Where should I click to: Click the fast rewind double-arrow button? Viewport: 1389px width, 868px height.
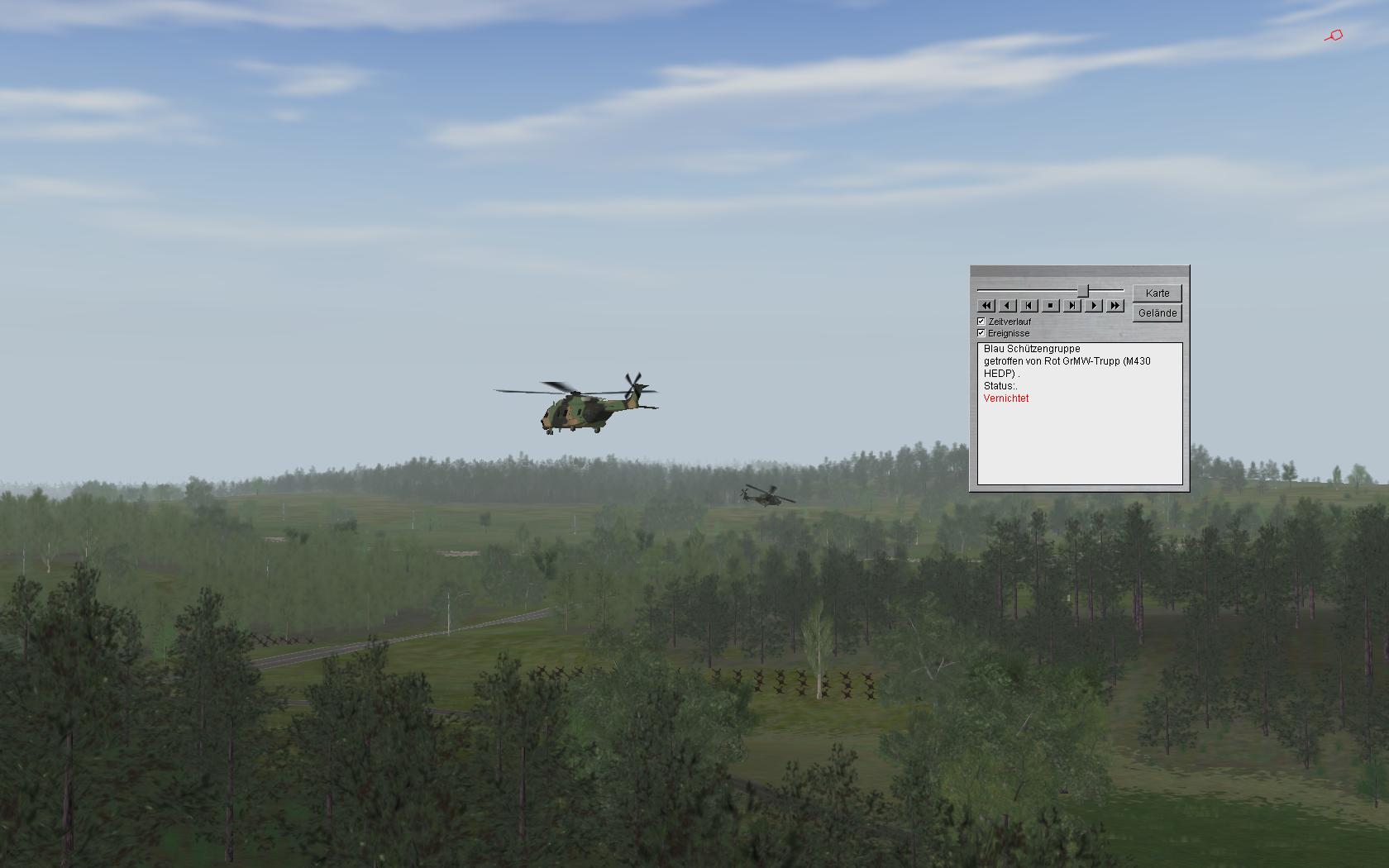point(986,306)
